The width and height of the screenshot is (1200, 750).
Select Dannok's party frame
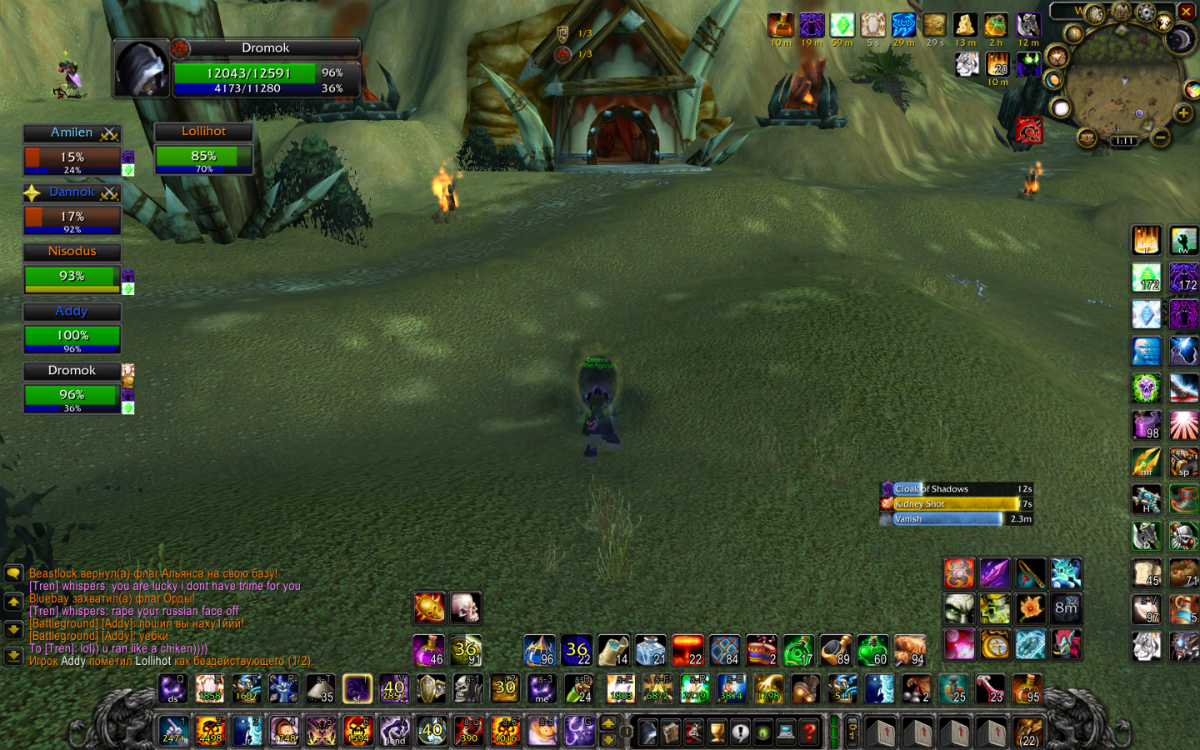[x=72, y=215]
